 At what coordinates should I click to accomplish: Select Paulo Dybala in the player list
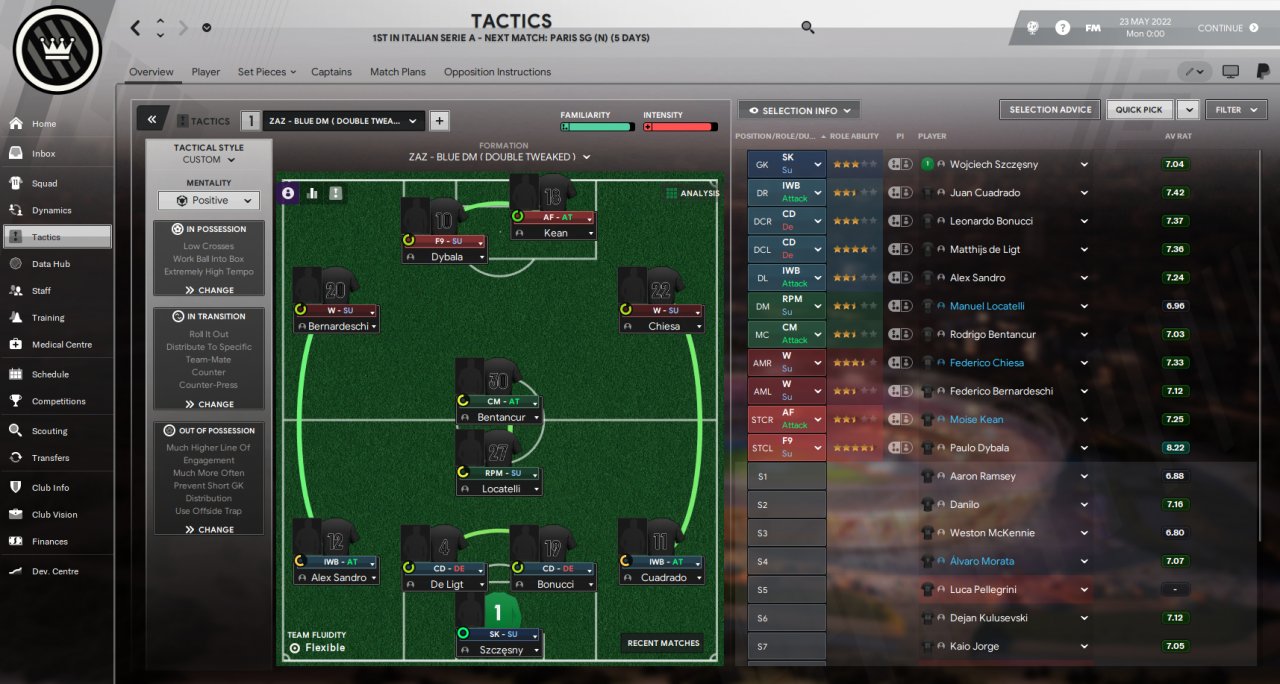979,448
